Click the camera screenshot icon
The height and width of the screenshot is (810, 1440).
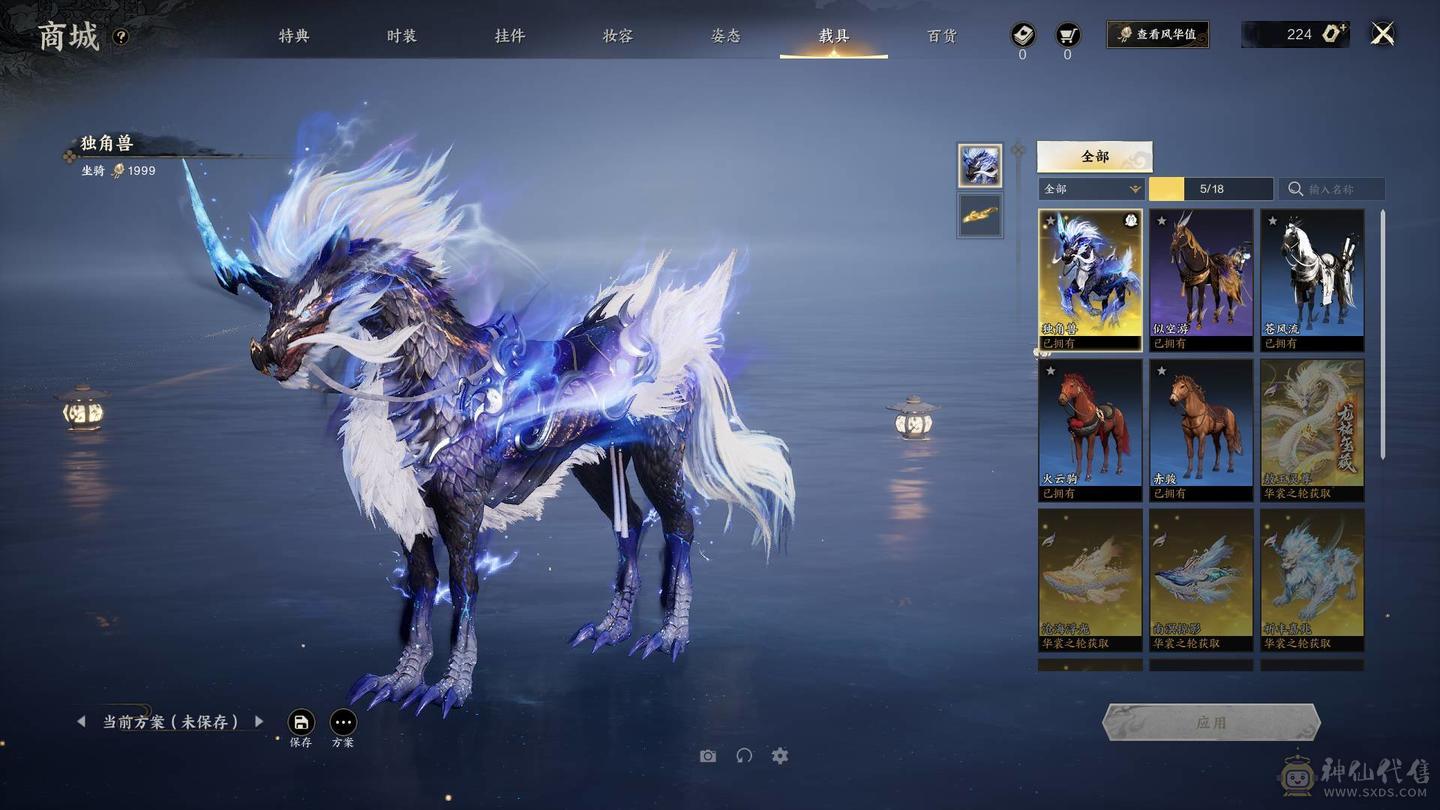click(x=708, y=756)
